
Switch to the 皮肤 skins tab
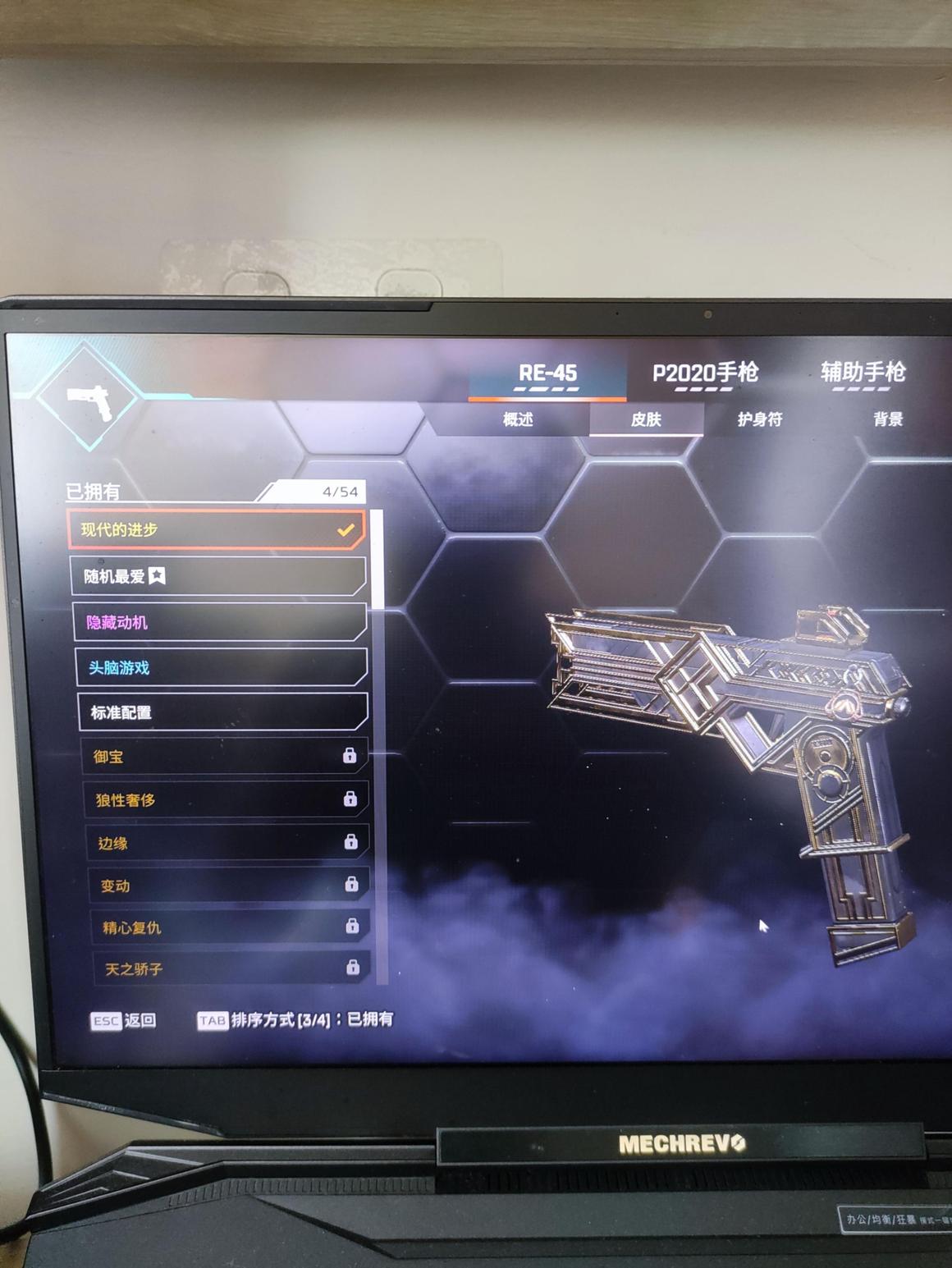646,419
